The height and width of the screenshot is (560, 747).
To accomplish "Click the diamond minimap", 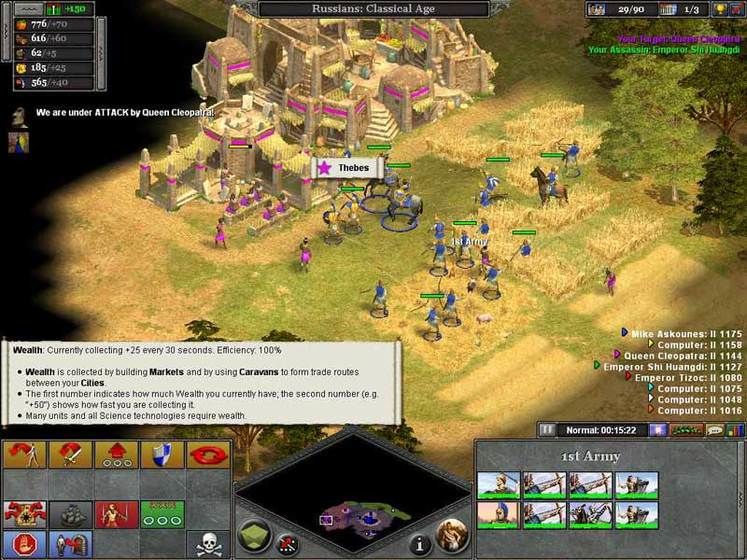I will pyautogui.click(x=353, y=492).
